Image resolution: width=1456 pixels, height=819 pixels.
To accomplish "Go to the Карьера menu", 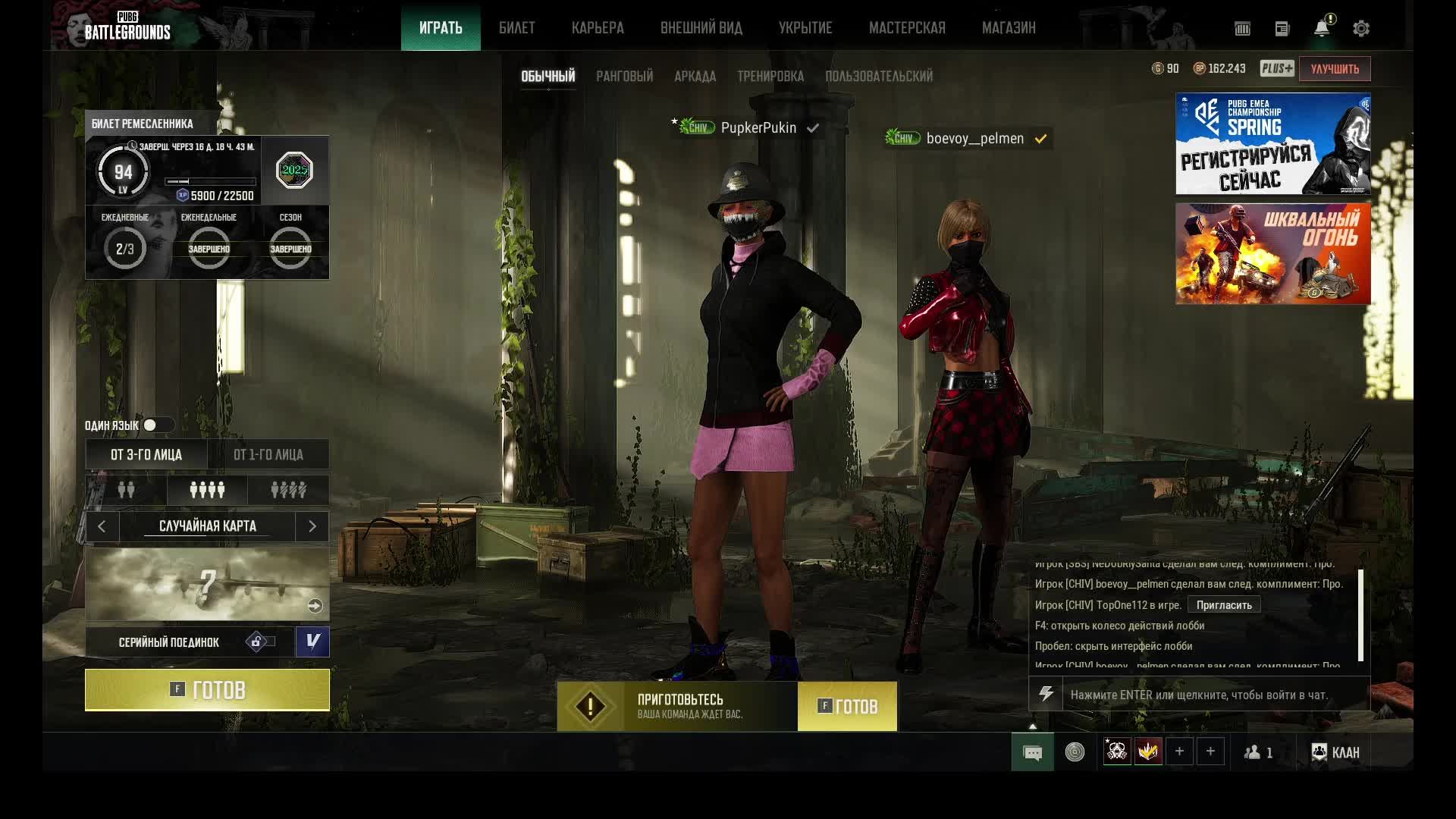I will coord(598,28).
